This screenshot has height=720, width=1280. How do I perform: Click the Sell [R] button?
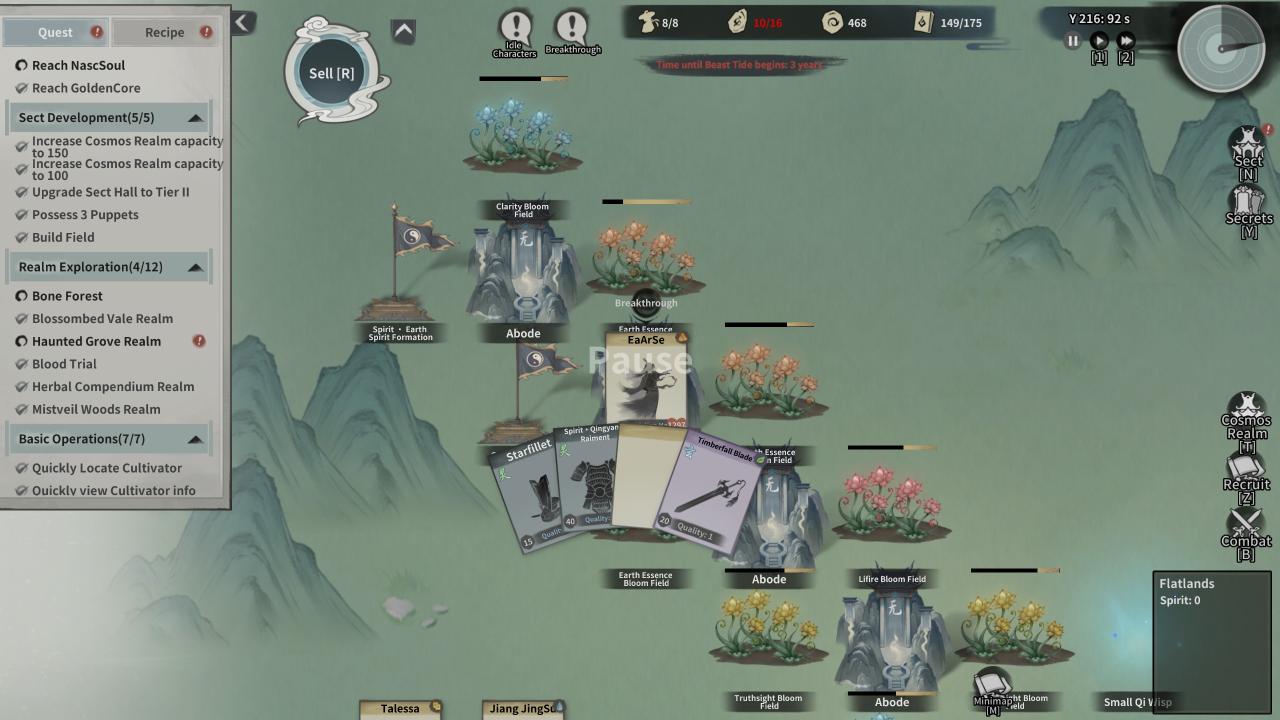pos(332,73)
